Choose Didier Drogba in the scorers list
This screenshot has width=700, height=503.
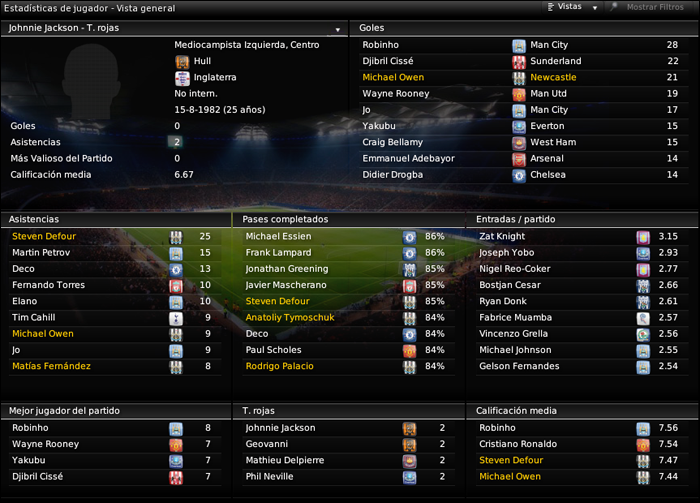pos(394,174)
